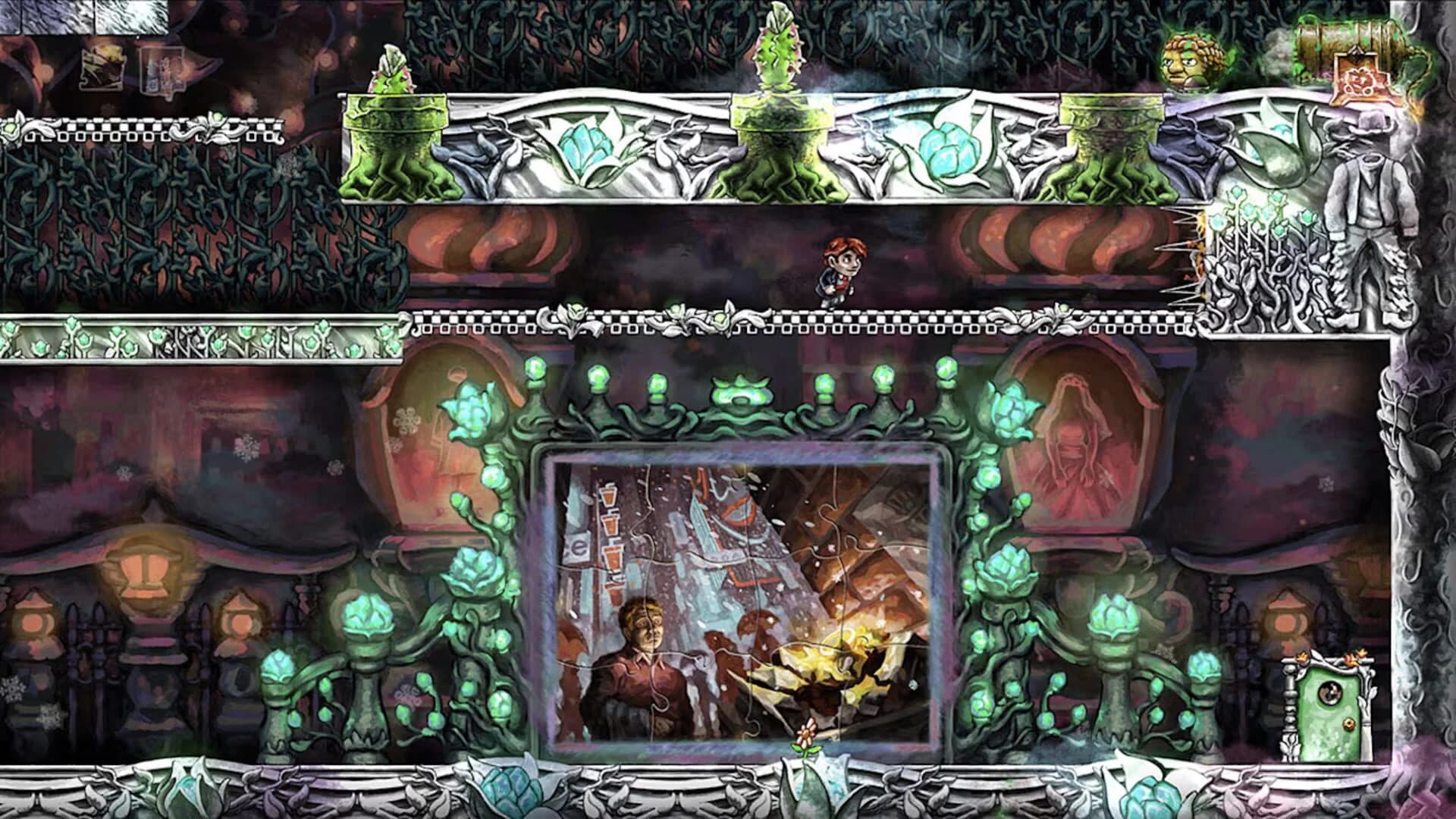1456x819 pixels.
Task: Click the second puzzle piece icon top-left
Action: pyautogui.click(x=163, y=70)
